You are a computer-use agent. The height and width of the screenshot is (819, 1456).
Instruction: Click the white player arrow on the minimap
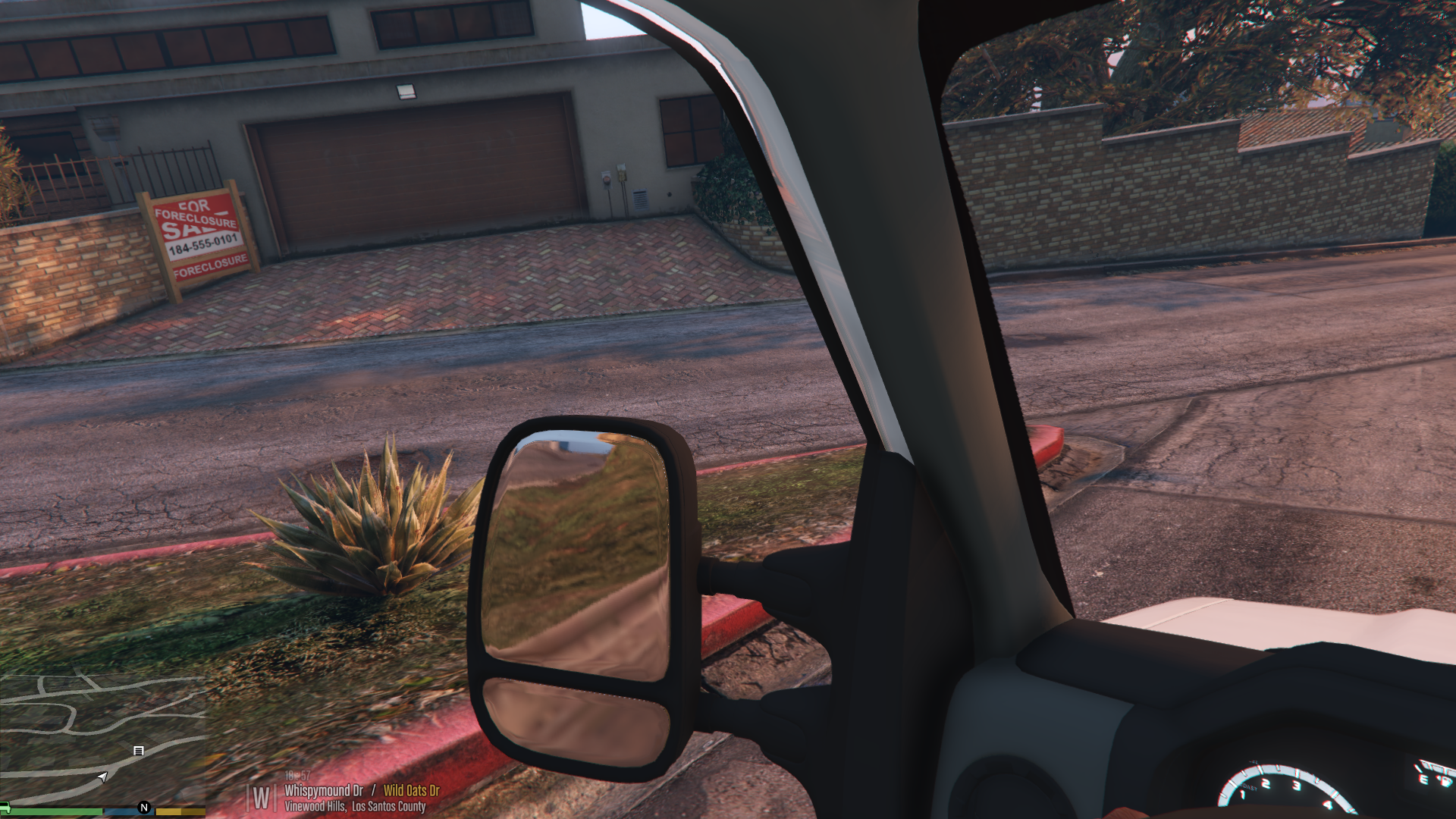[103, 777]
